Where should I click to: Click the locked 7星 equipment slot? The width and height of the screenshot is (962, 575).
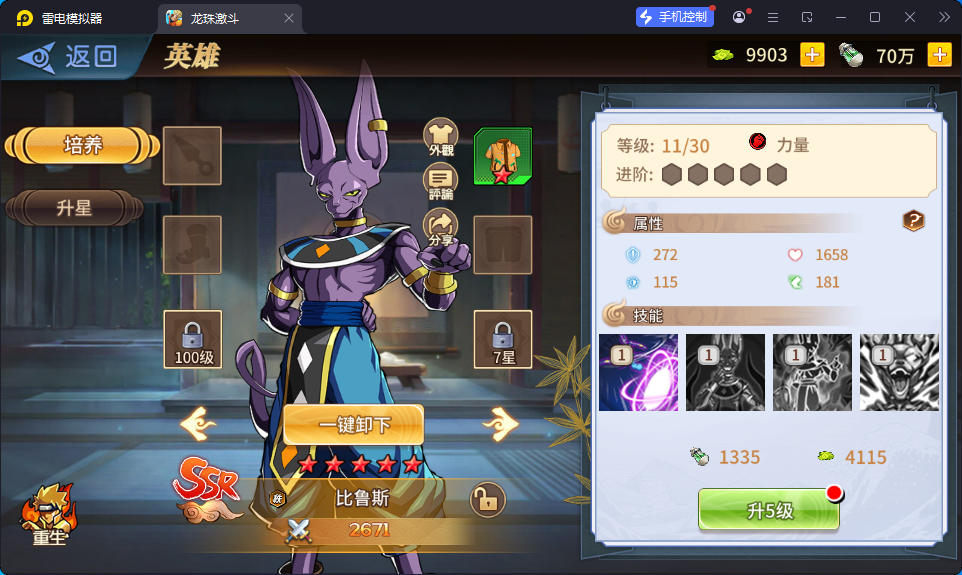click(502, 339)
